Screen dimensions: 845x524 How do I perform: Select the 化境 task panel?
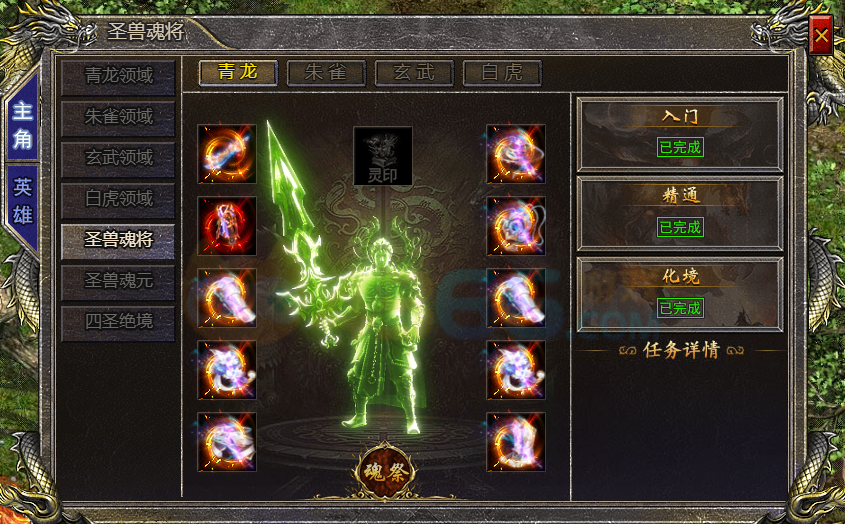pos(680,292)
